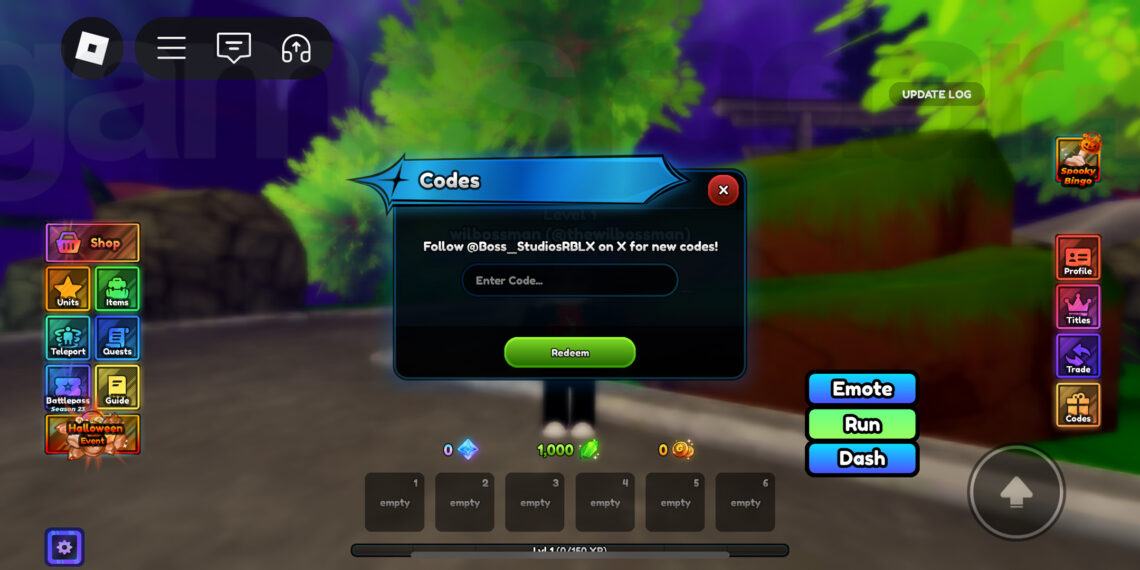The image size is (1140, 570).
Task: View the Quests list
Action: (117, 338)
